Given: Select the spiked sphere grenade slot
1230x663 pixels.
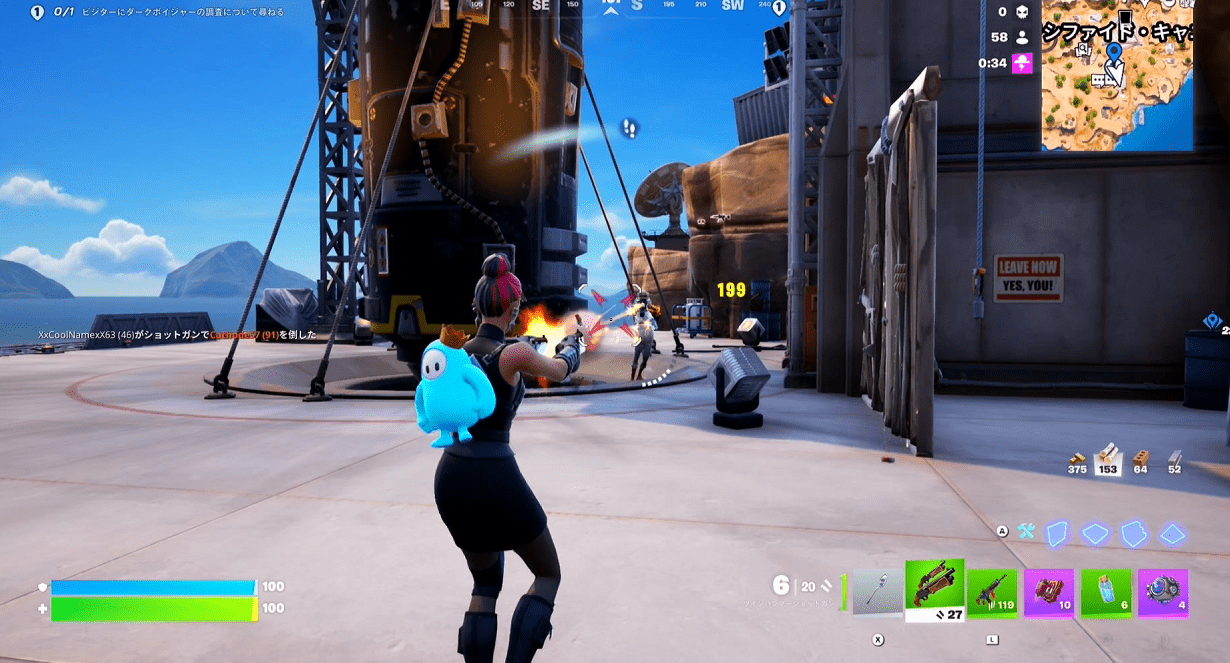Looking at the screenshot, I should [1163, 593].
